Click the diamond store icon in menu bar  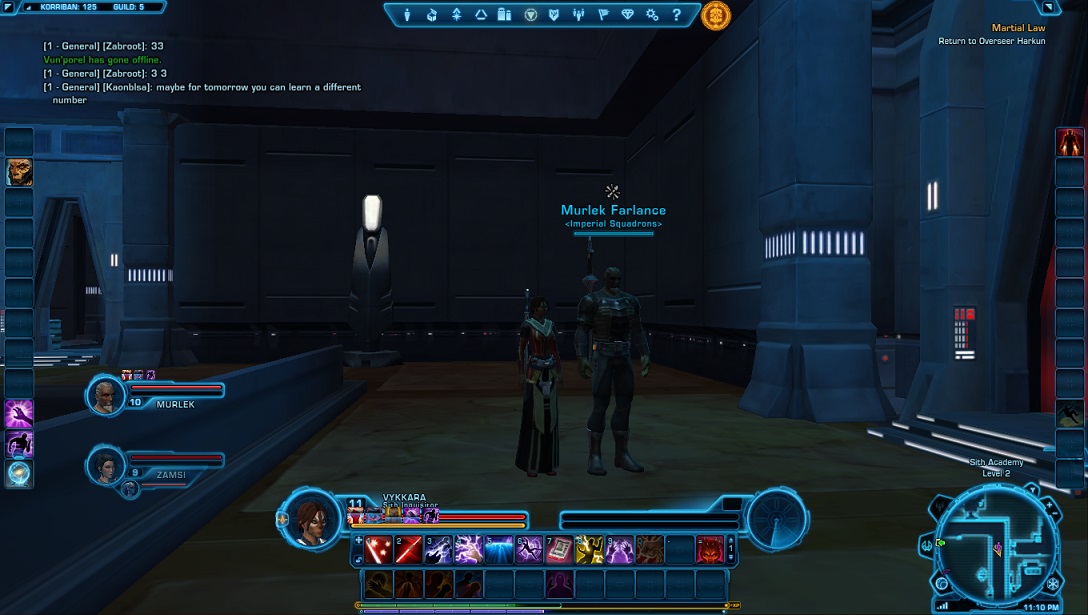[627, 15]
